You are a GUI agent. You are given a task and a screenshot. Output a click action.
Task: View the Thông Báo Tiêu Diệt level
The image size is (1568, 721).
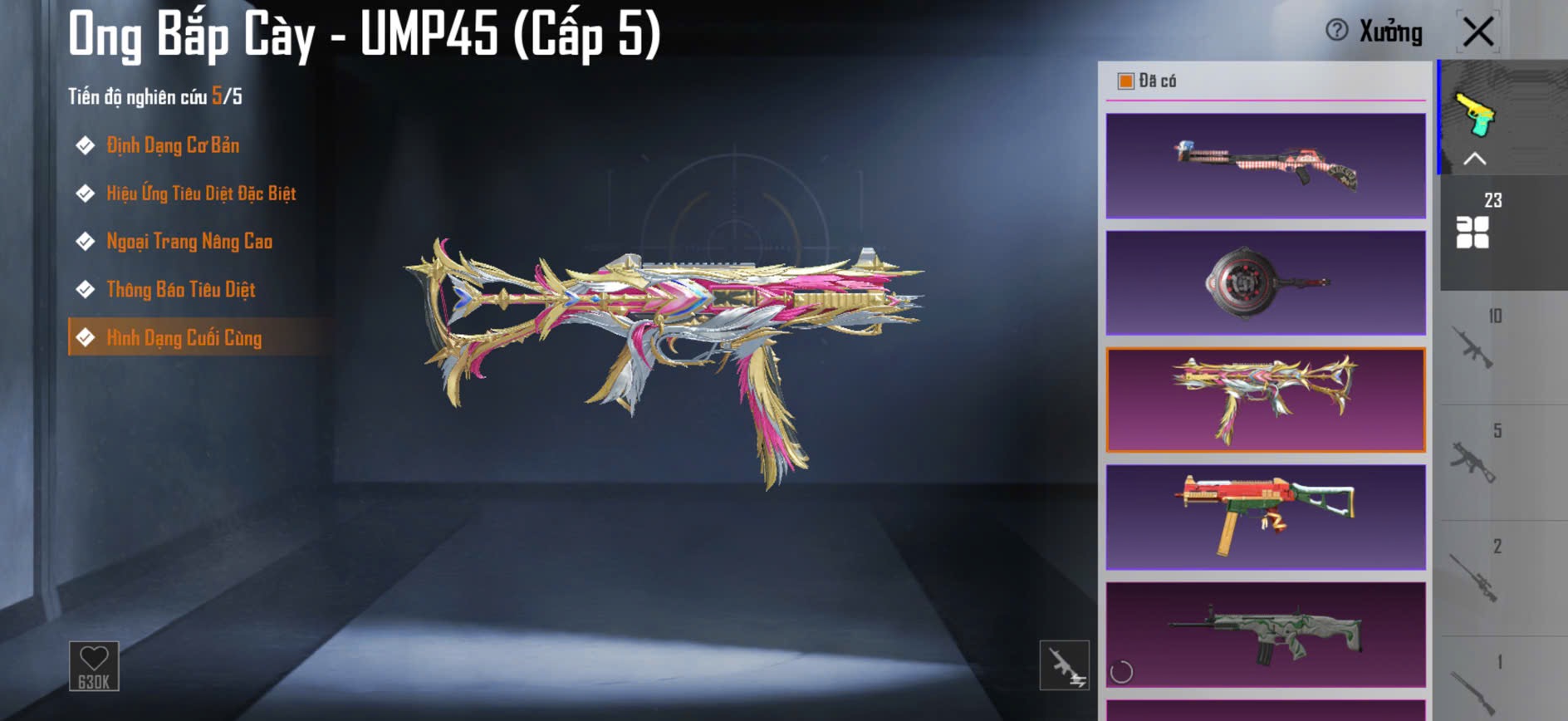[x=181, y=290]
